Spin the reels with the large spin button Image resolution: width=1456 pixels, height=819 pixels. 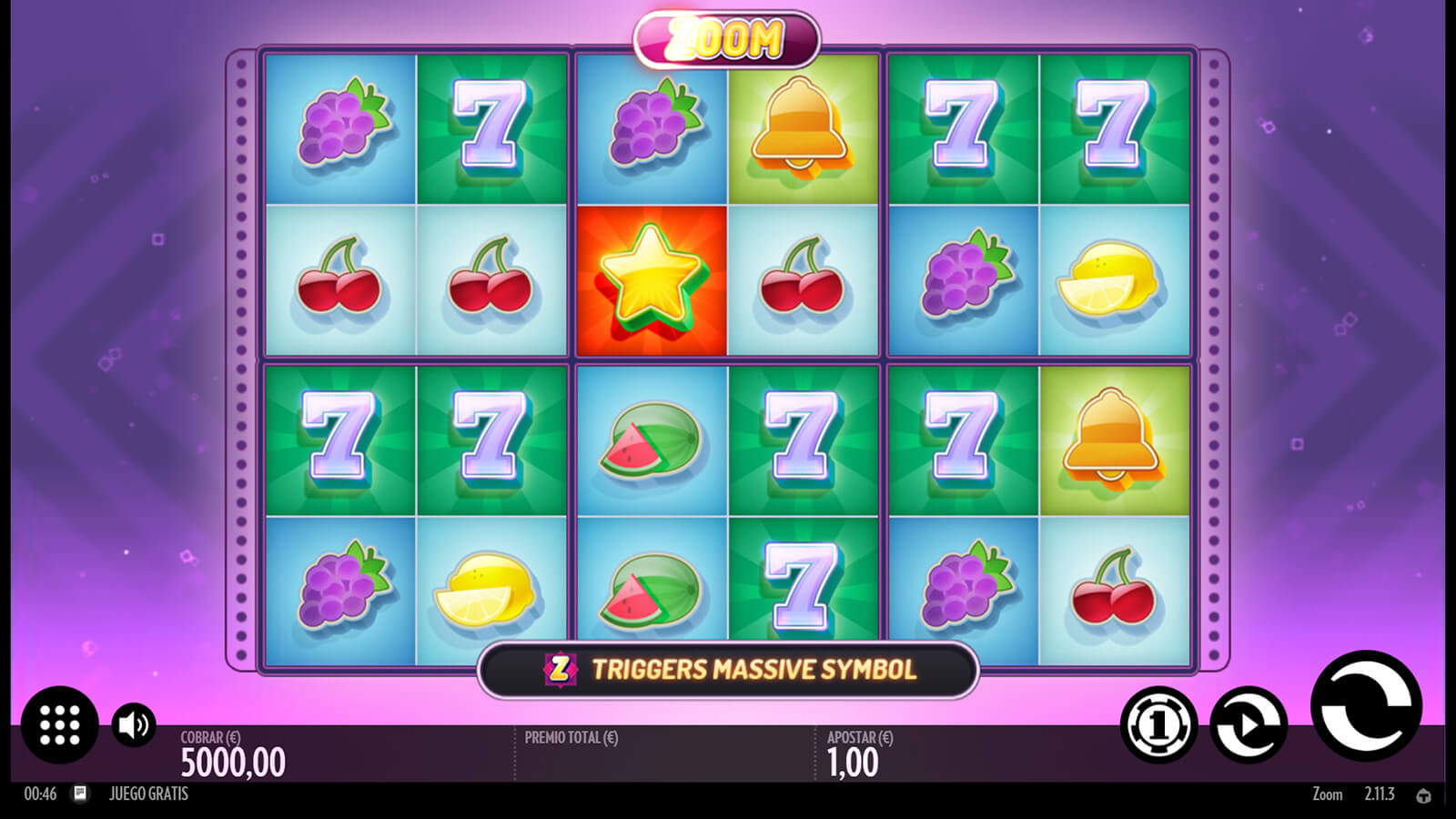coord(1365,706)
